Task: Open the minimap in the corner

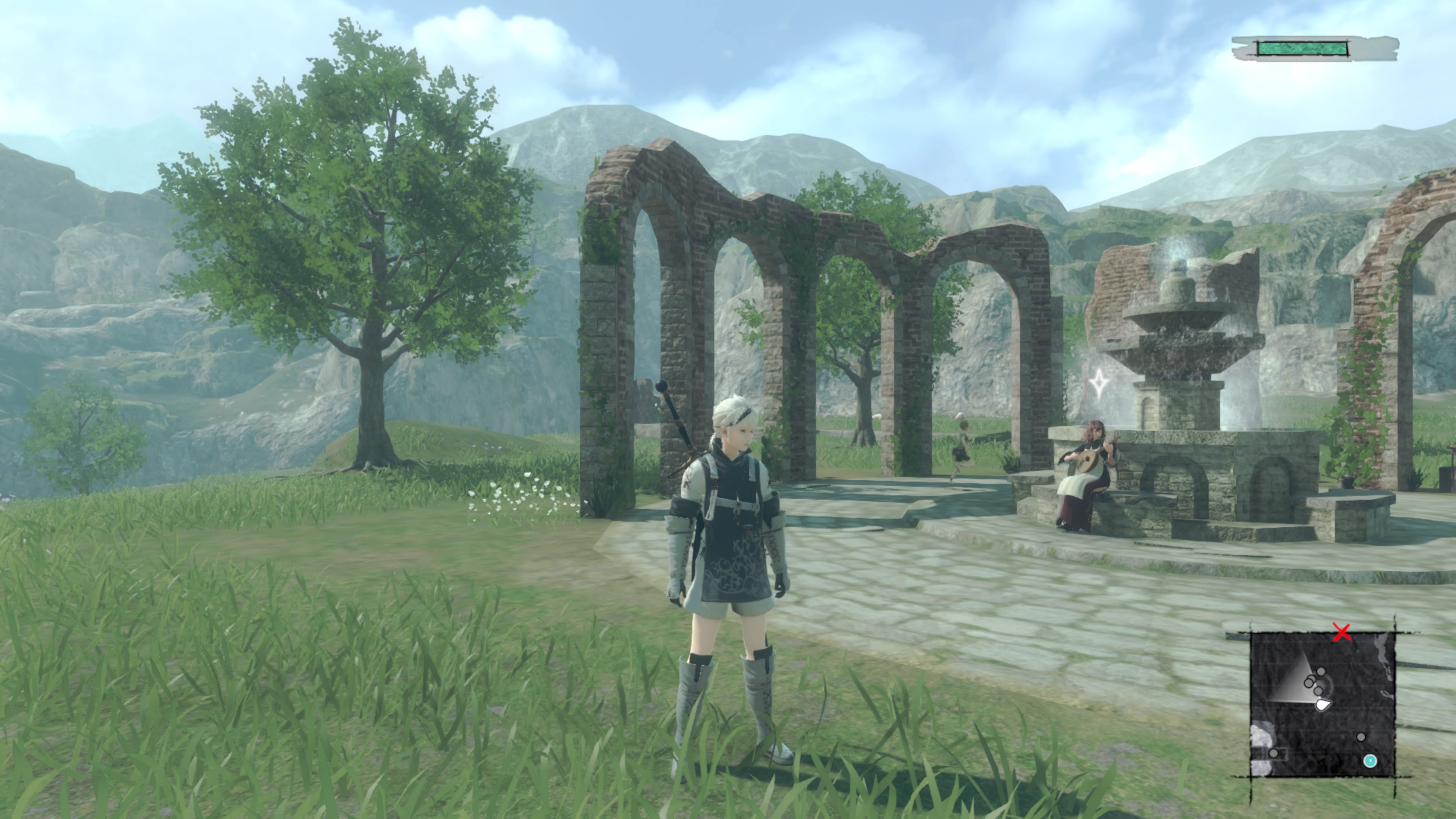Action: pyautogui.click(x=1322, y=704)
